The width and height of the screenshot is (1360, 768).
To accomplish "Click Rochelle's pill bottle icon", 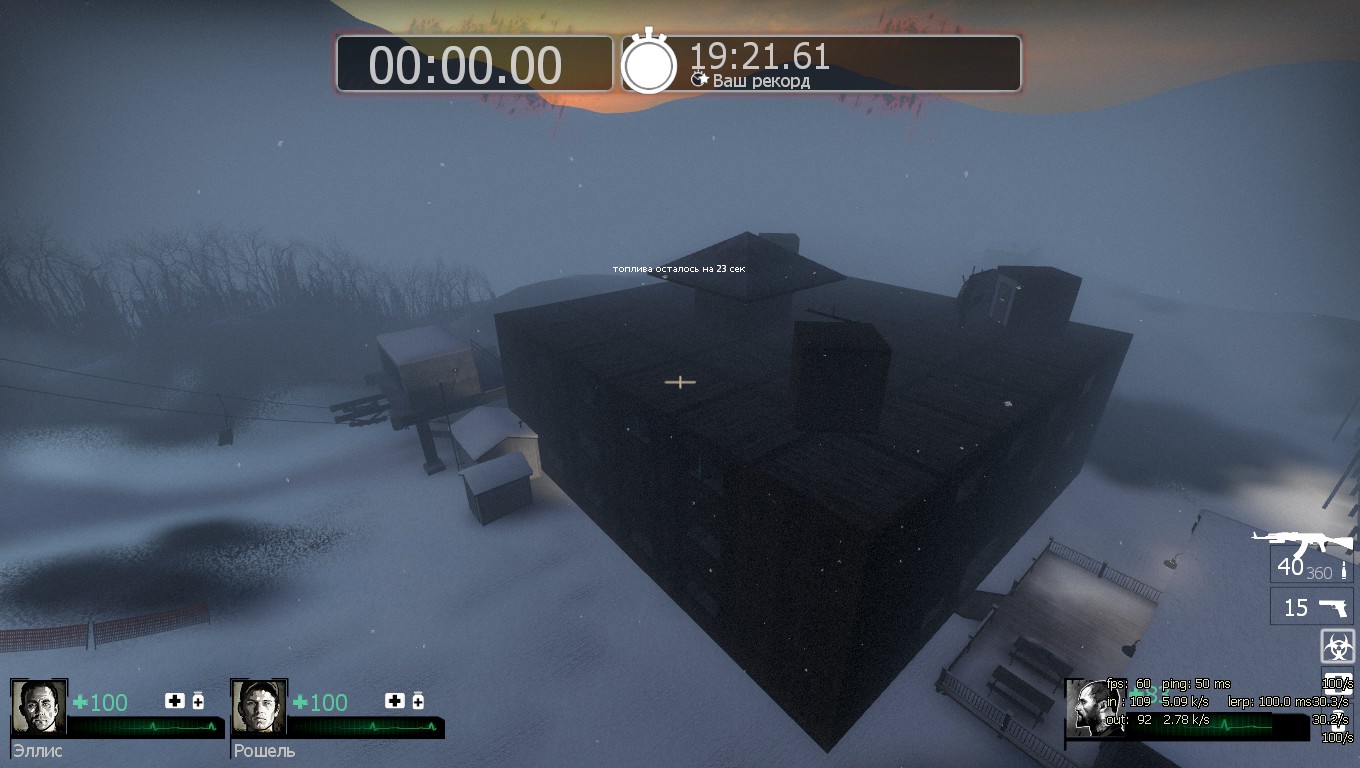I will click(418, 701).
